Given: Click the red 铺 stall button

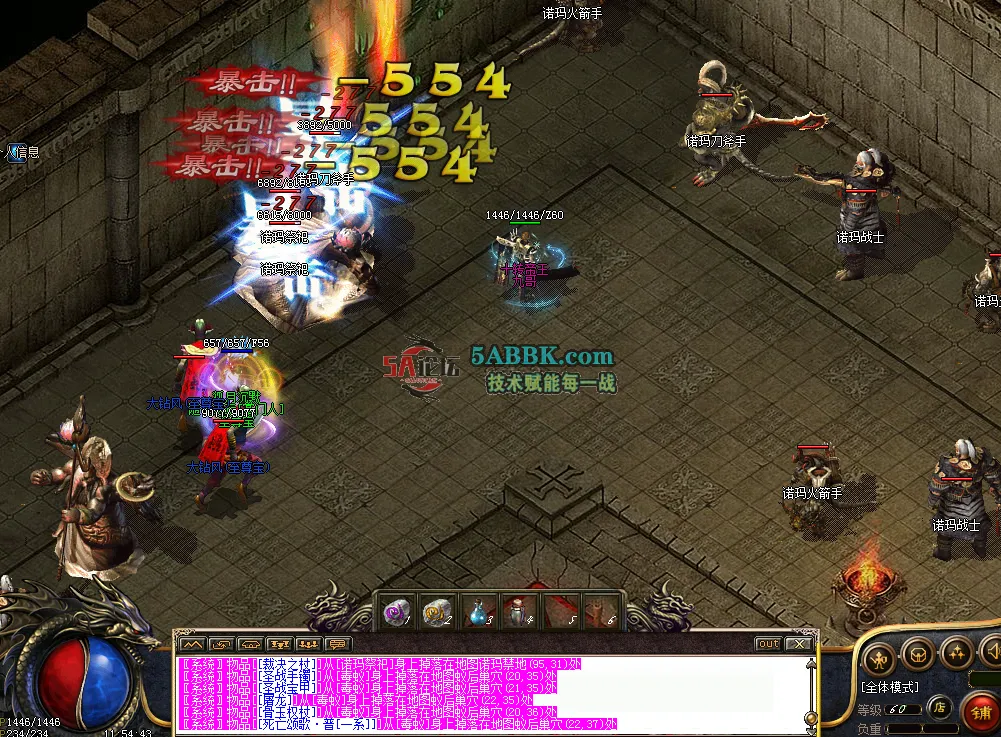Looking at the screenshot, I should click(x=982, y=713).
